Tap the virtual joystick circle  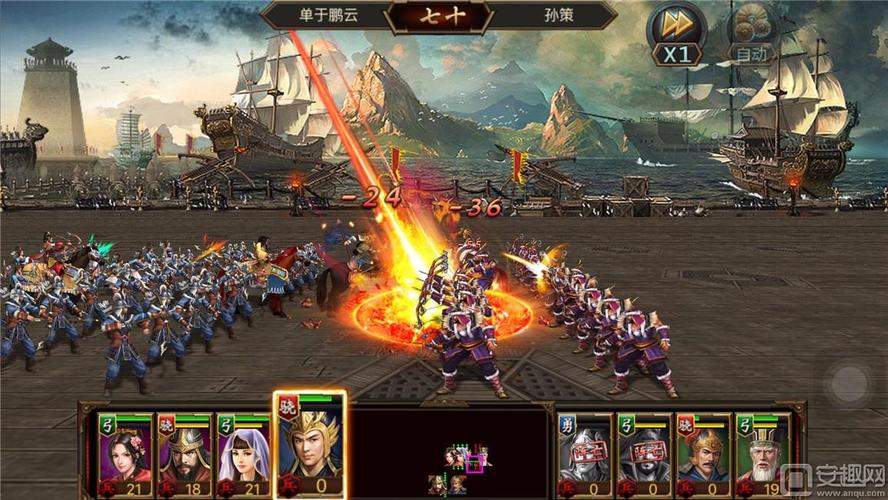[x=850, y=383]
